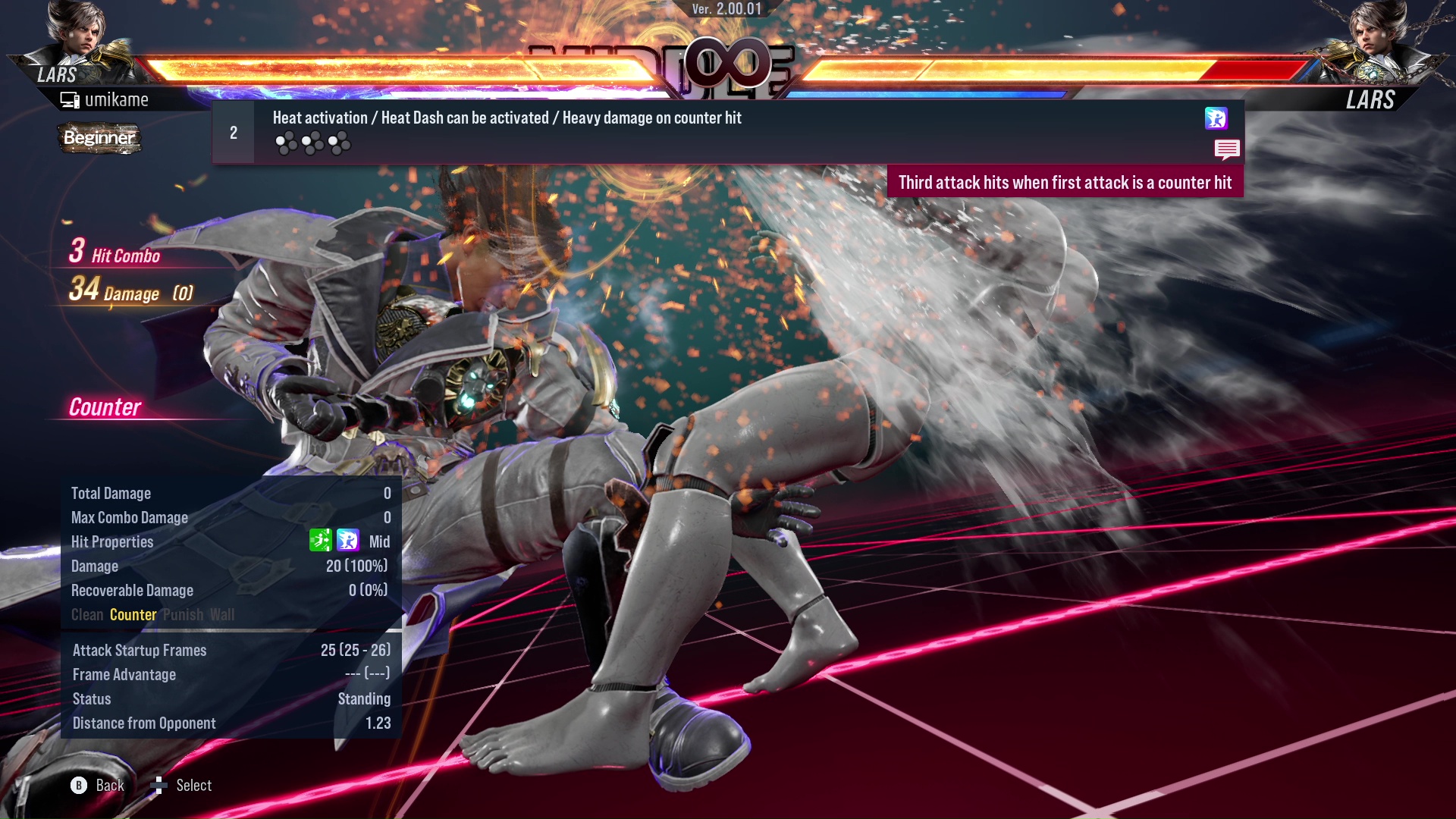This screenshot has height=819, width=1456.
Task: Open the comment speech bubble icon
Action: click(x=1227, y=150)
